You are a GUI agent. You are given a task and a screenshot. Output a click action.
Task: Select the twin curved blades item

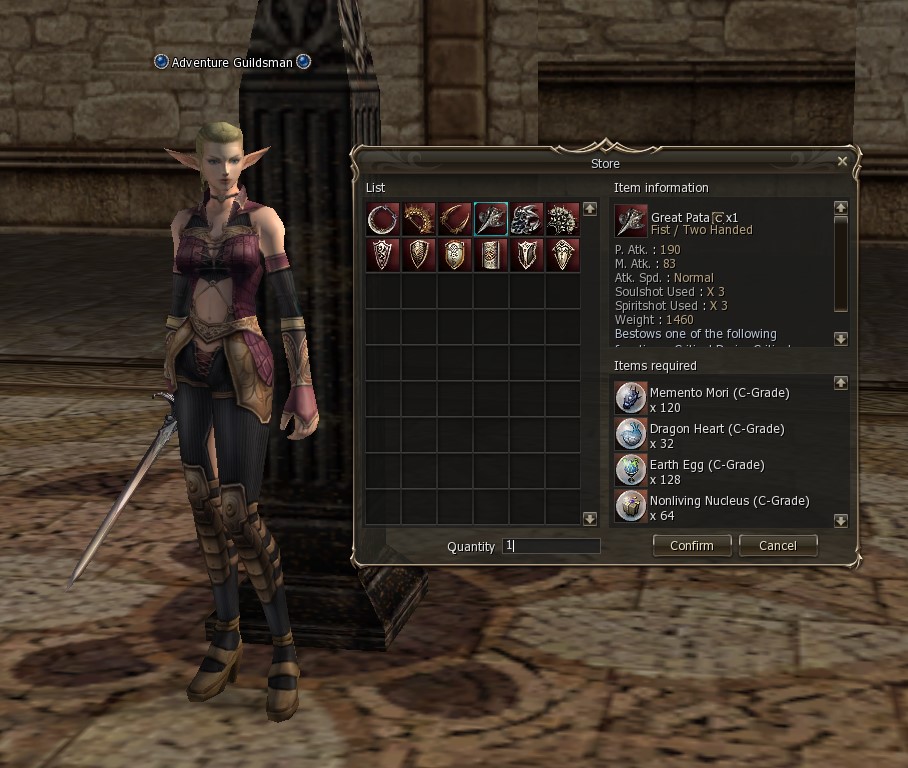(x=455, y=219)
